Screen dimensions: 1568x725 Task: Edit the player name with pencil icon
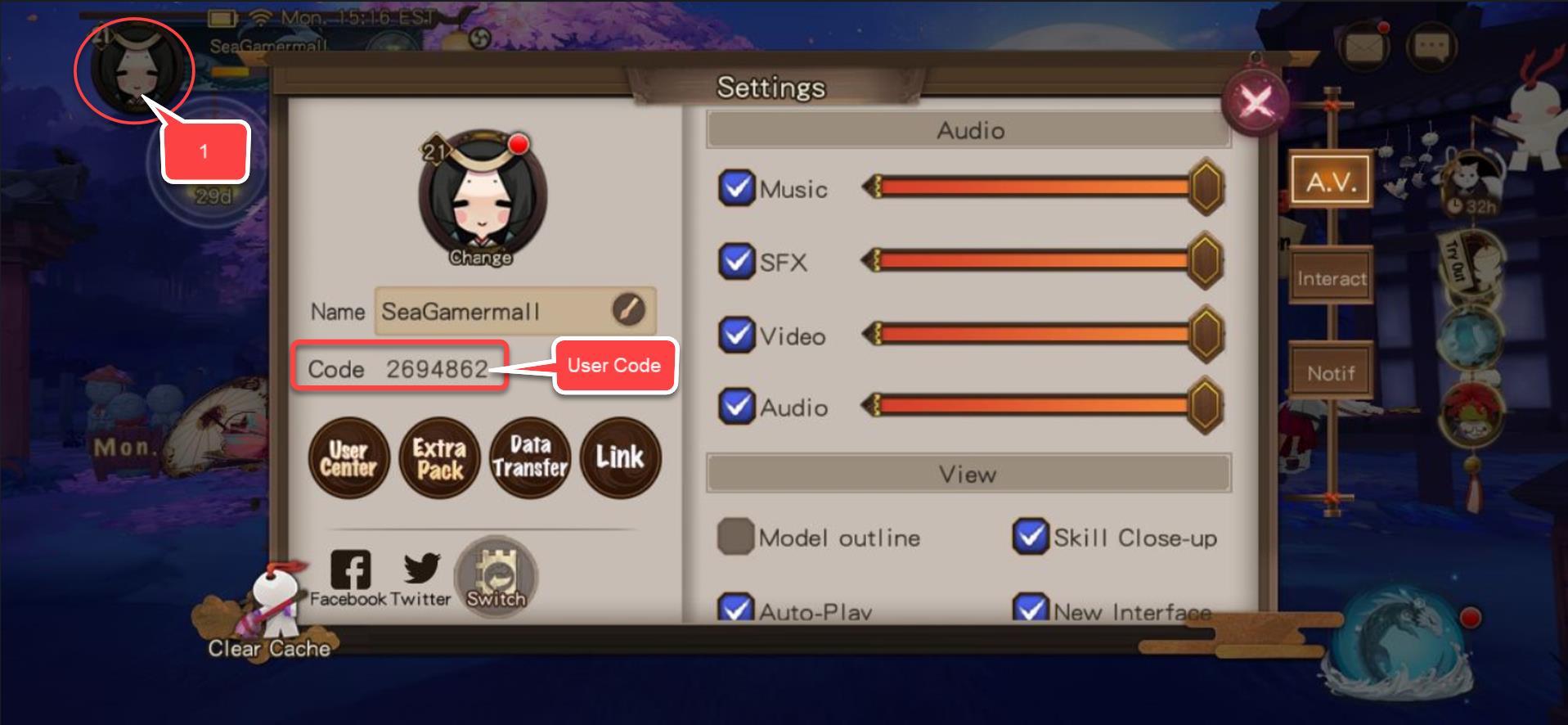point(628,310)
